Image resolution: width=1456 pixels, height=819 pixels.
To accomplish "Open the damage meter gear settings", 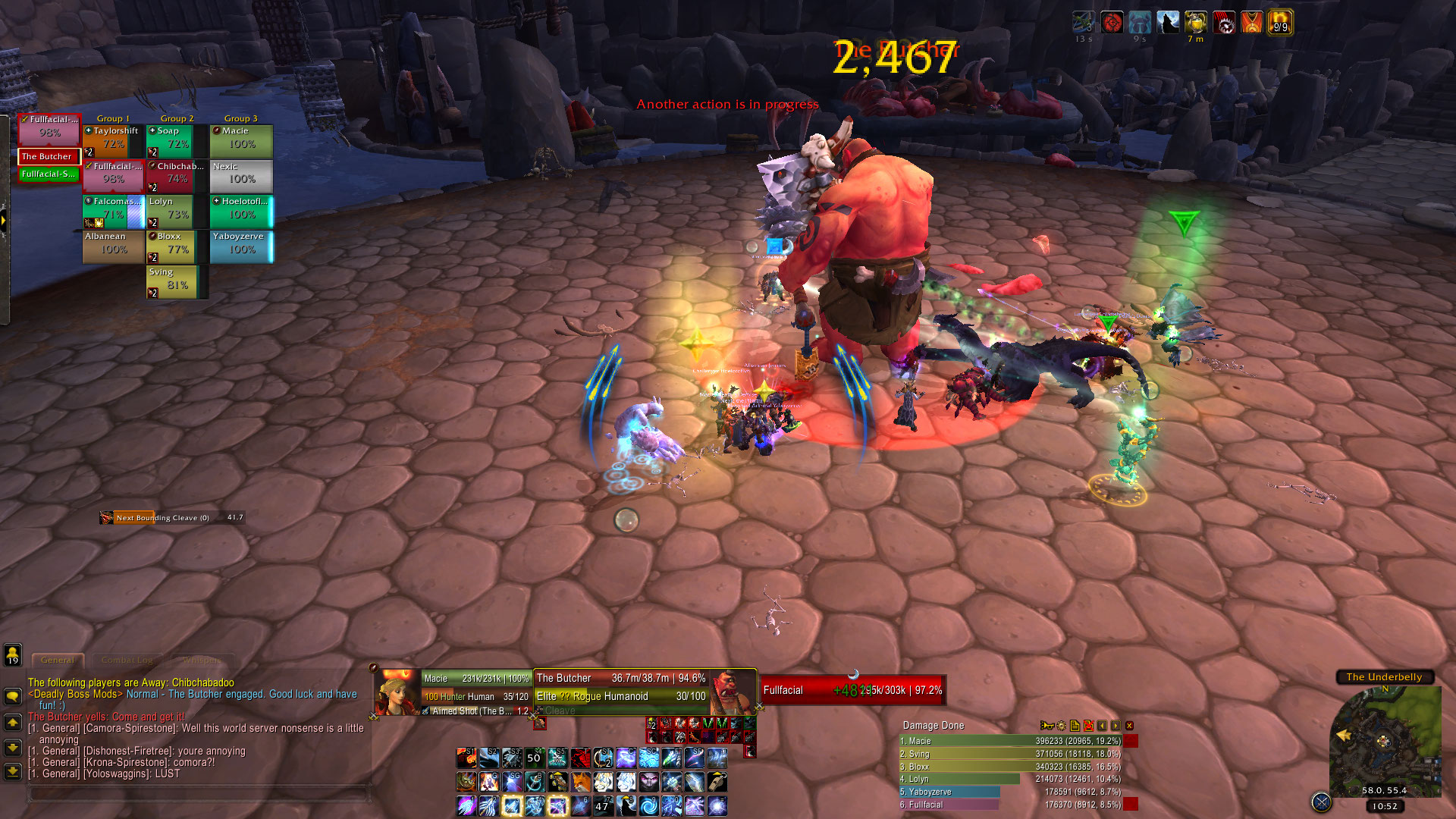I will [1061, 726].
